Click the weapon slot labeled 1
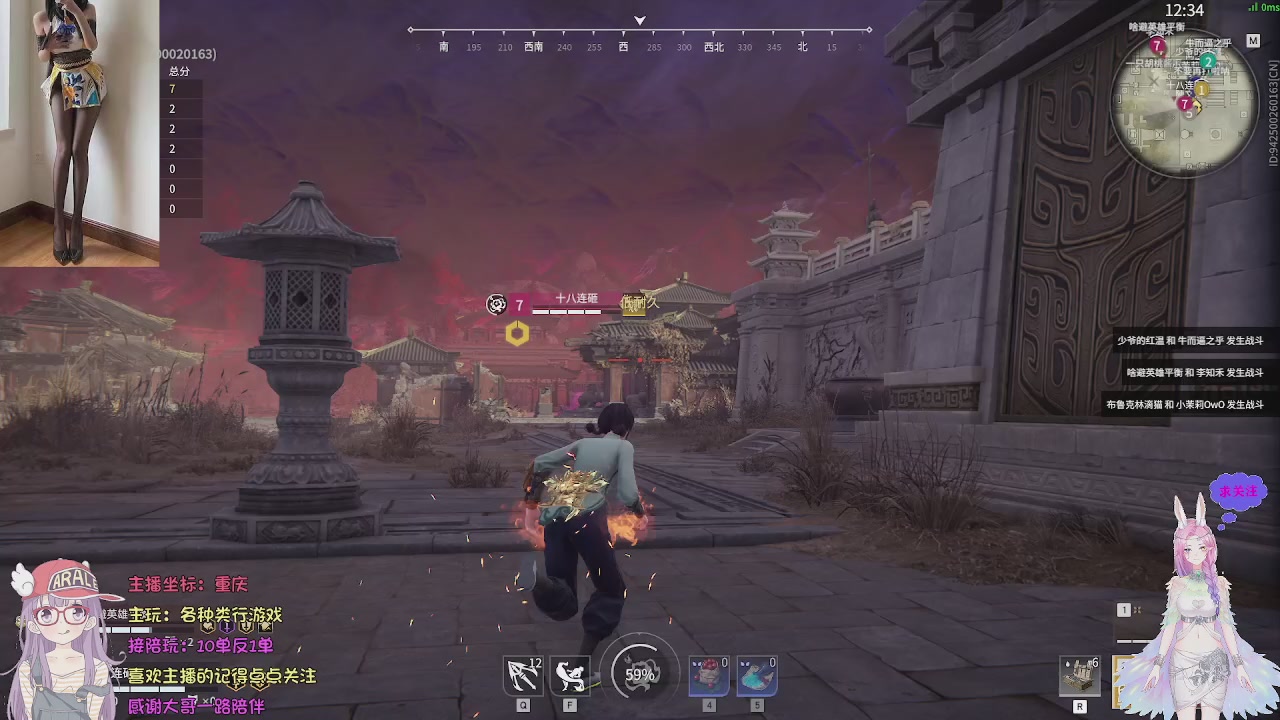This screenshot has width=1280, height=720. click(1123, 609)
